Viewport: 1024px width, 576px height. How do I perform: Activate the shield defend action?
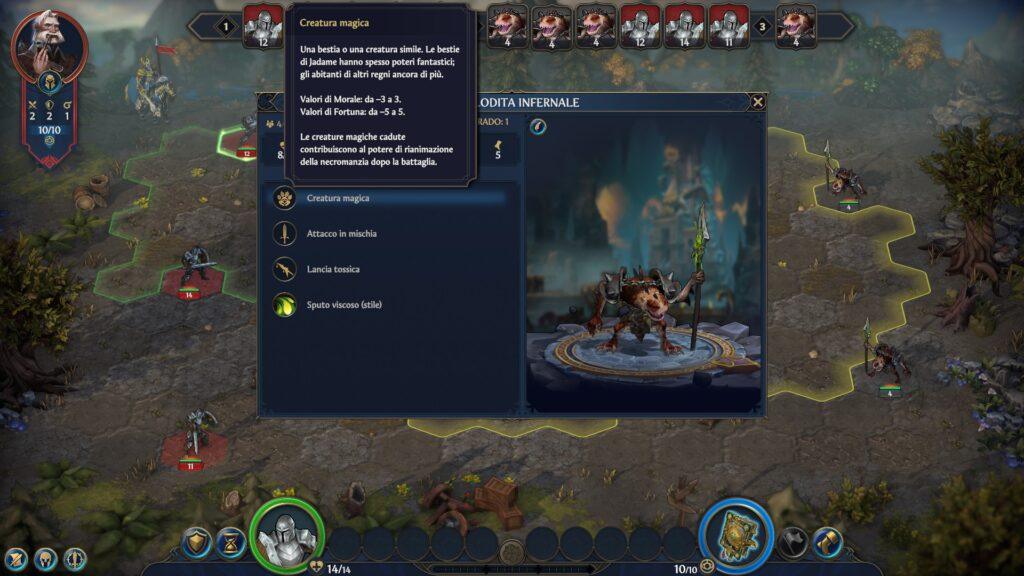[198, 543]
